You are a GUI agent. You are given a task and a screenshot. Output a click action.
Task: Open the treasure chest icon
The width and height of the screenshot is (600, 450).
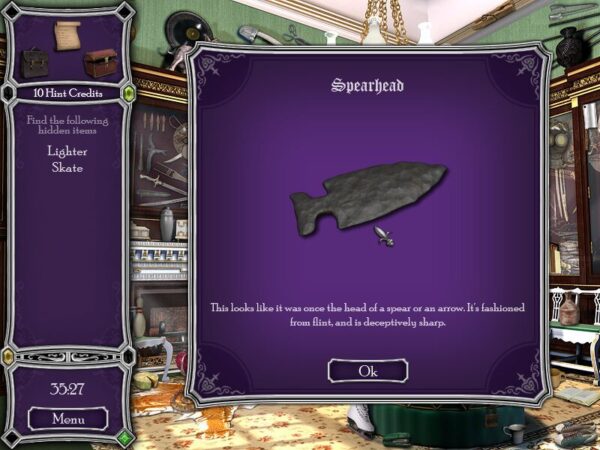100,64
